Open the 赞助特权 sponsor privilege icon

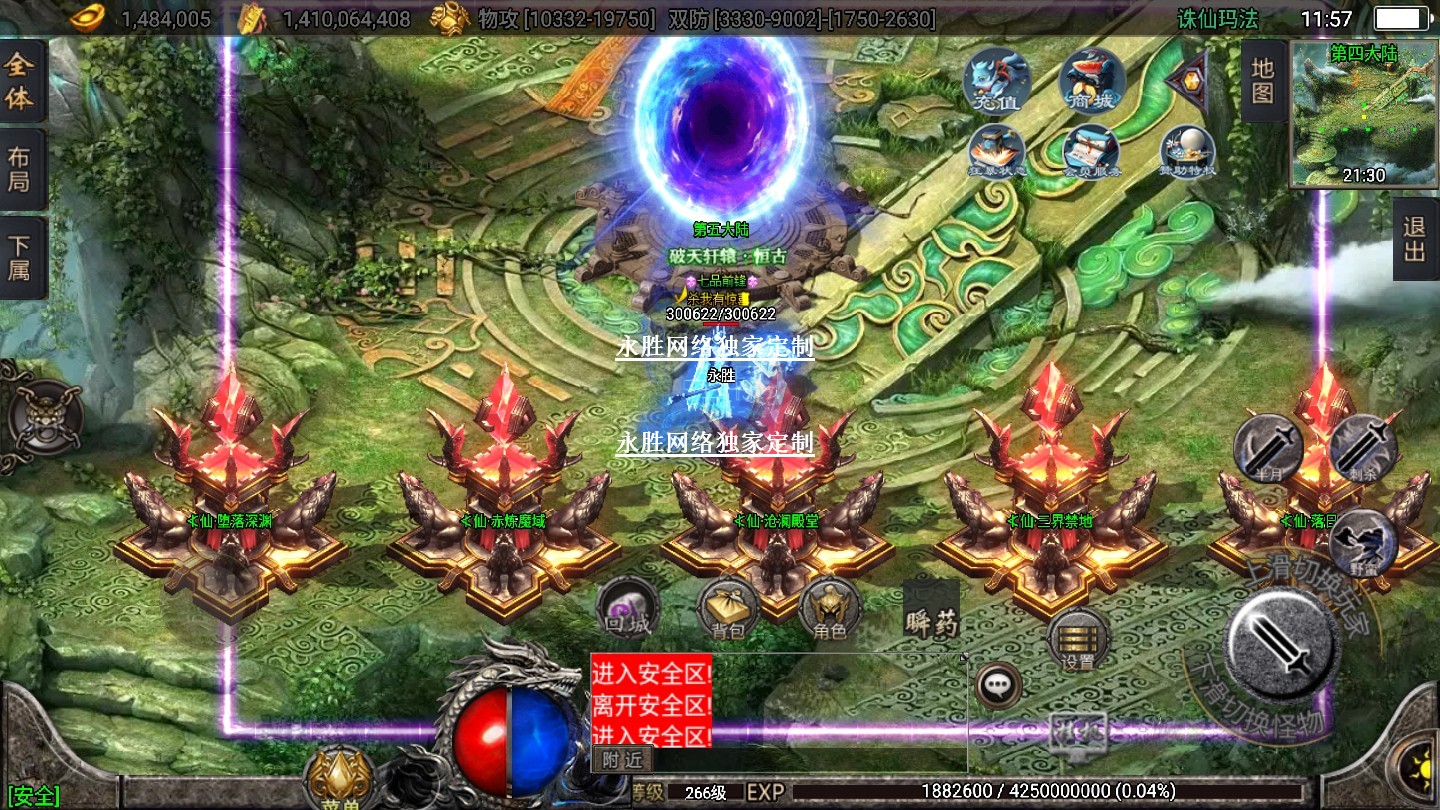pyautogui.click(x=1187, y=152)
